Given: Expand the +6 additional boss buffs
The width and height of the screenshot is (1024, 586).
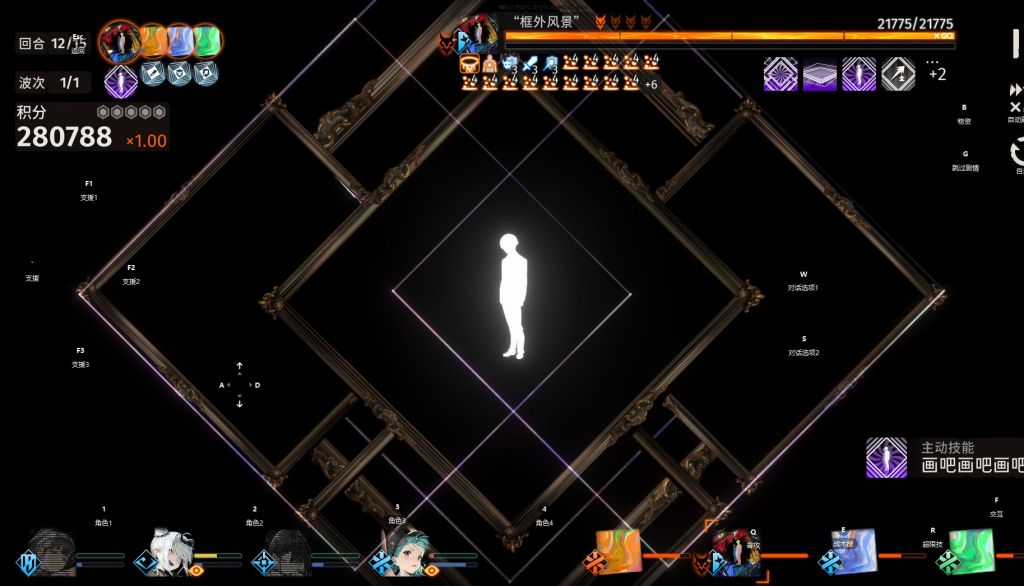Looking at the screenshot, I should tap(650, 84).
